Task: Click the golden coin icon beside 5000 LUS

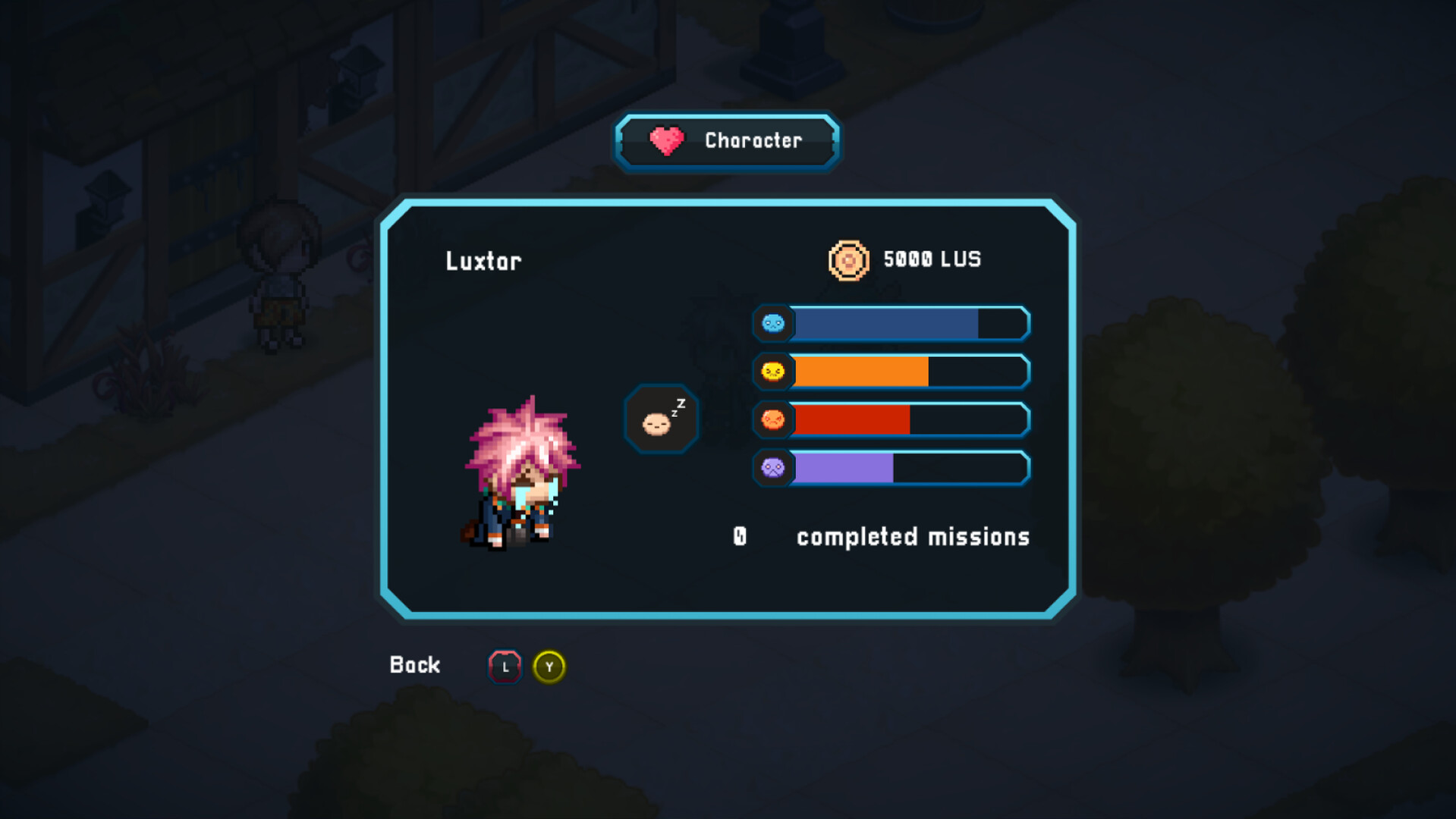Action: tap(847, 260)
